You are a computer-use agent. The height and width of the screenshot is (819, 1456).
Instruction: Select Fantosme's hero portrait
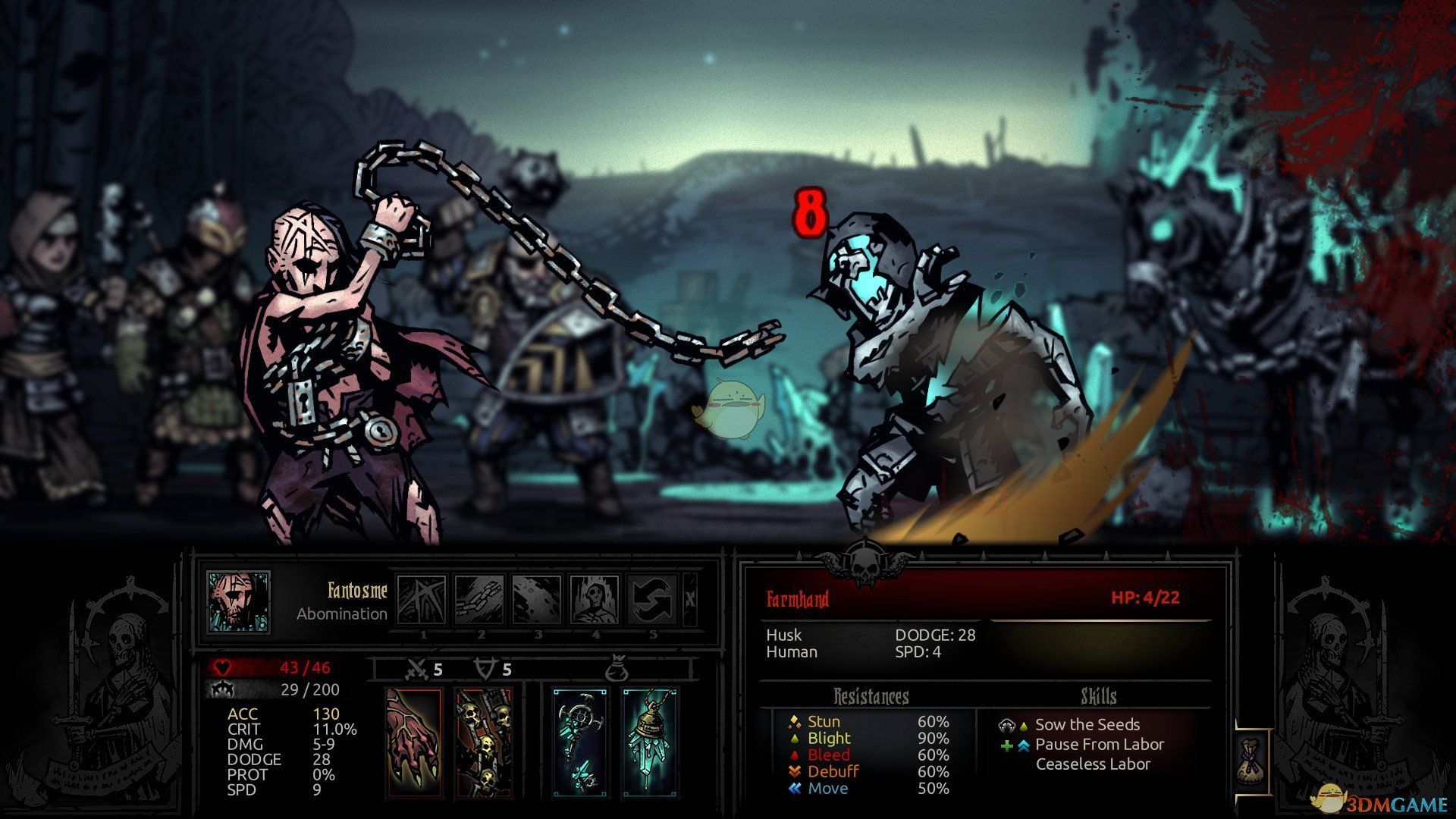pyautogui.click(x=238, y=601)
